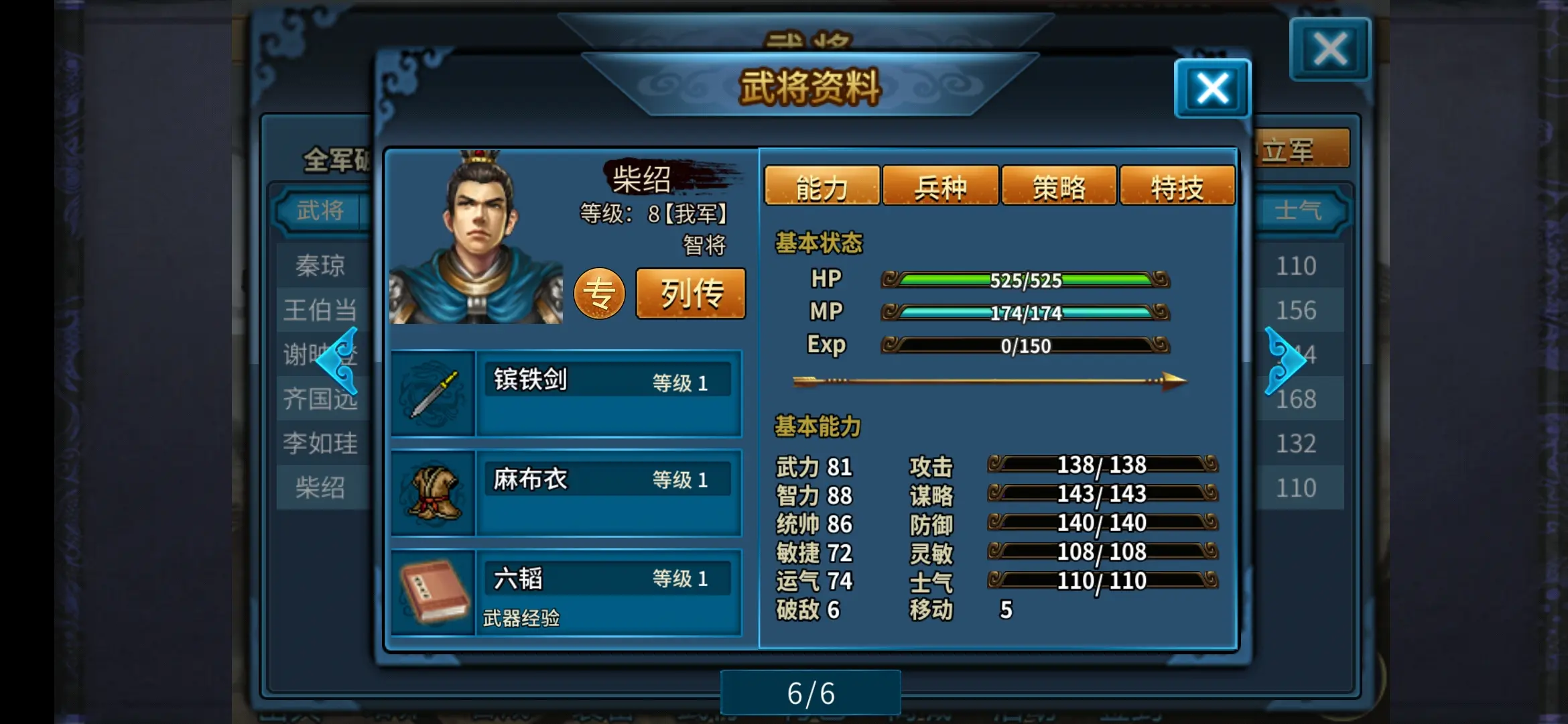Screen dimensions: 1568x724
Task: Click the 士气 morale column header
Action: [x=1298, y=211]
